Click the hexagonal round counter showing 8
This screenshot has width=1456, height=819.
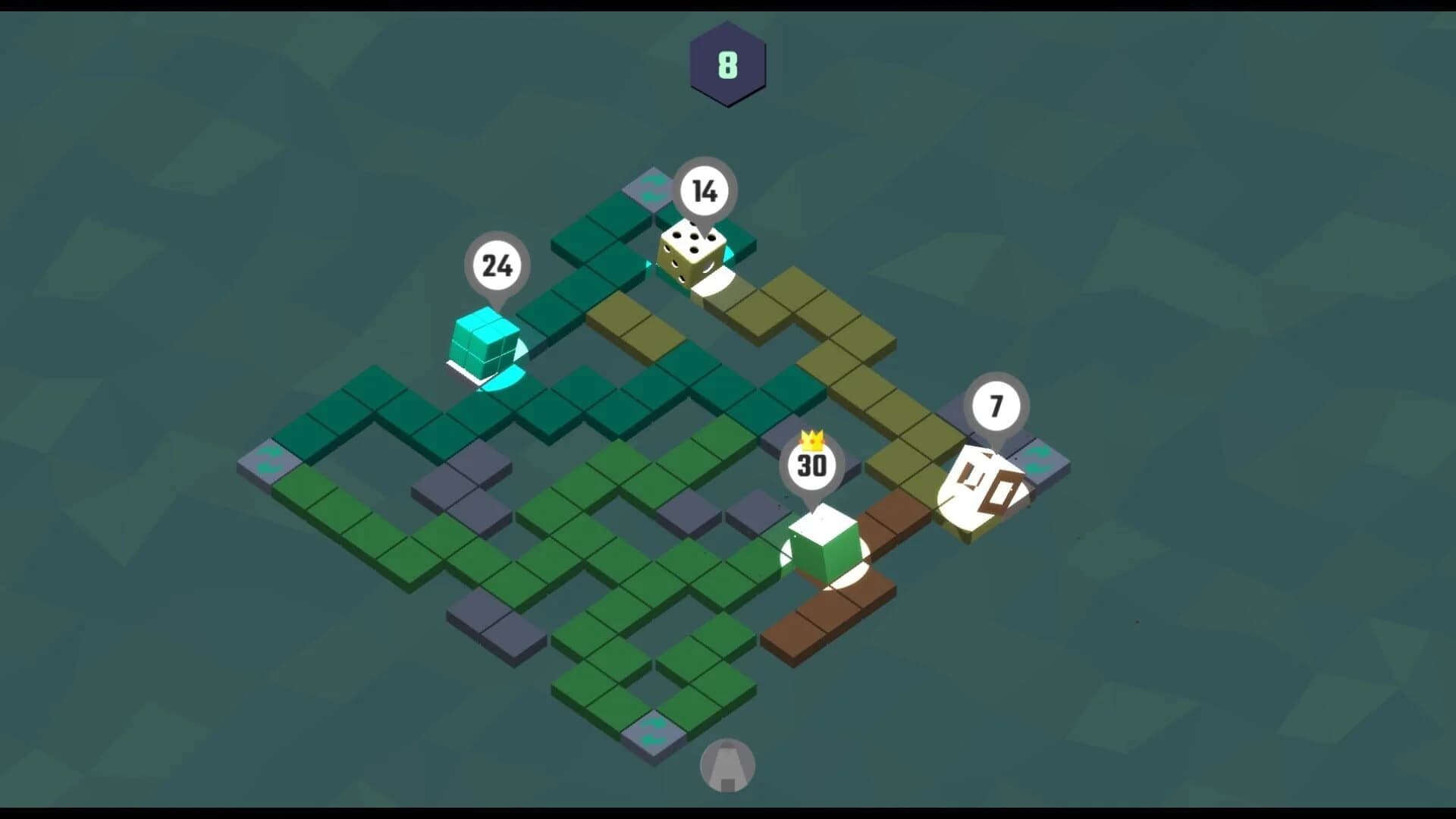pos(726,64)
